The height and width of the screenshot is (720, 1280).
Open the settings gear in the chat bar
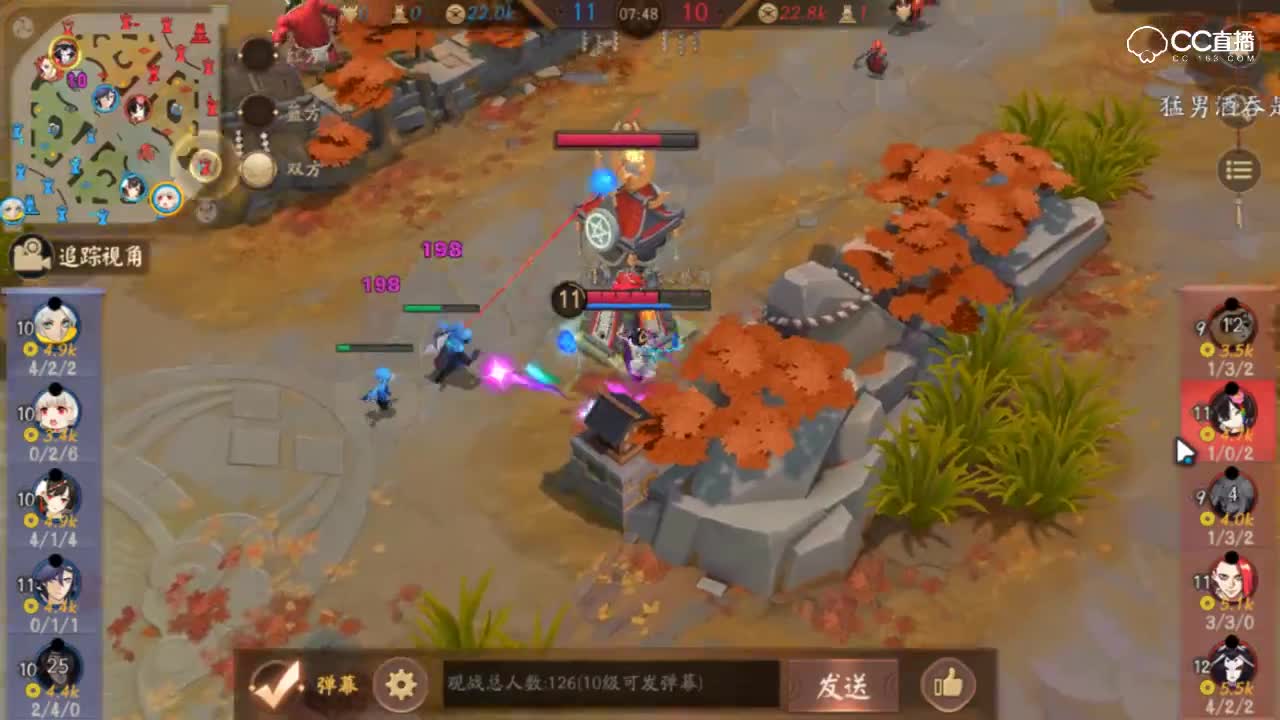tap(399, 683)
